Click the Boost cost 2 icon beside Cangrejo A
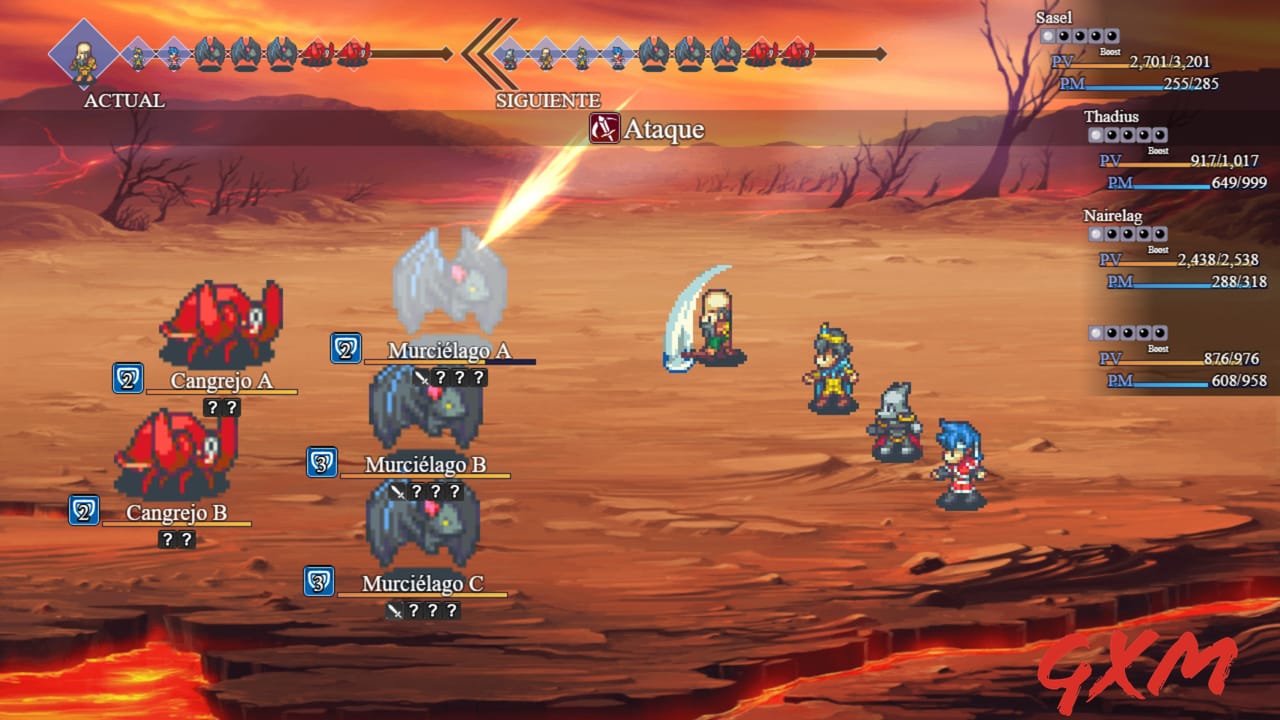Screen dimensions: 1280x720 pyautogui.click(x=127, y=380)
